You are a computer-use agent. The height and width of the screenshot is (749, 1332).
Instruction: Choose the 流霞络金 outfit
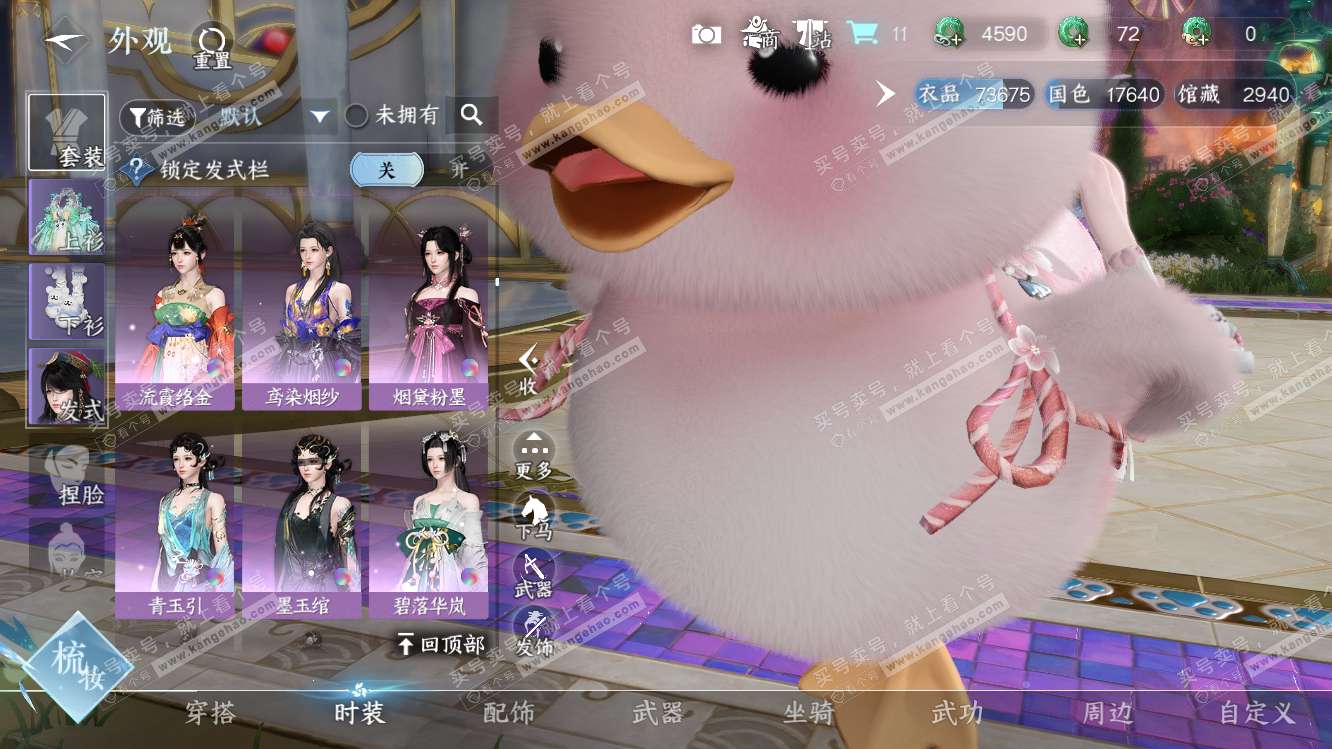[x=175, y=310]
